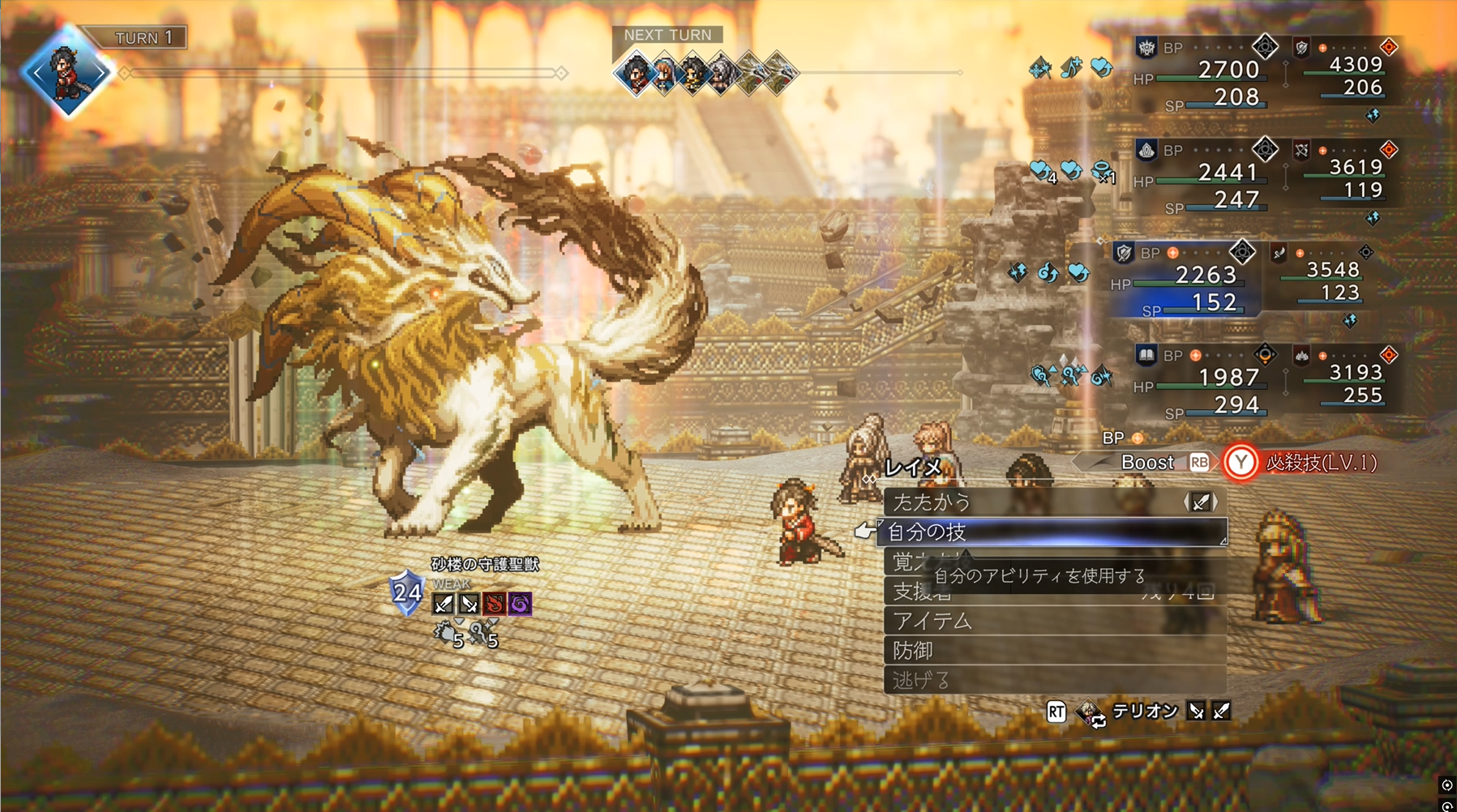
Task: Select the enemy's dagger weakness icon
Action: [469, 604]
